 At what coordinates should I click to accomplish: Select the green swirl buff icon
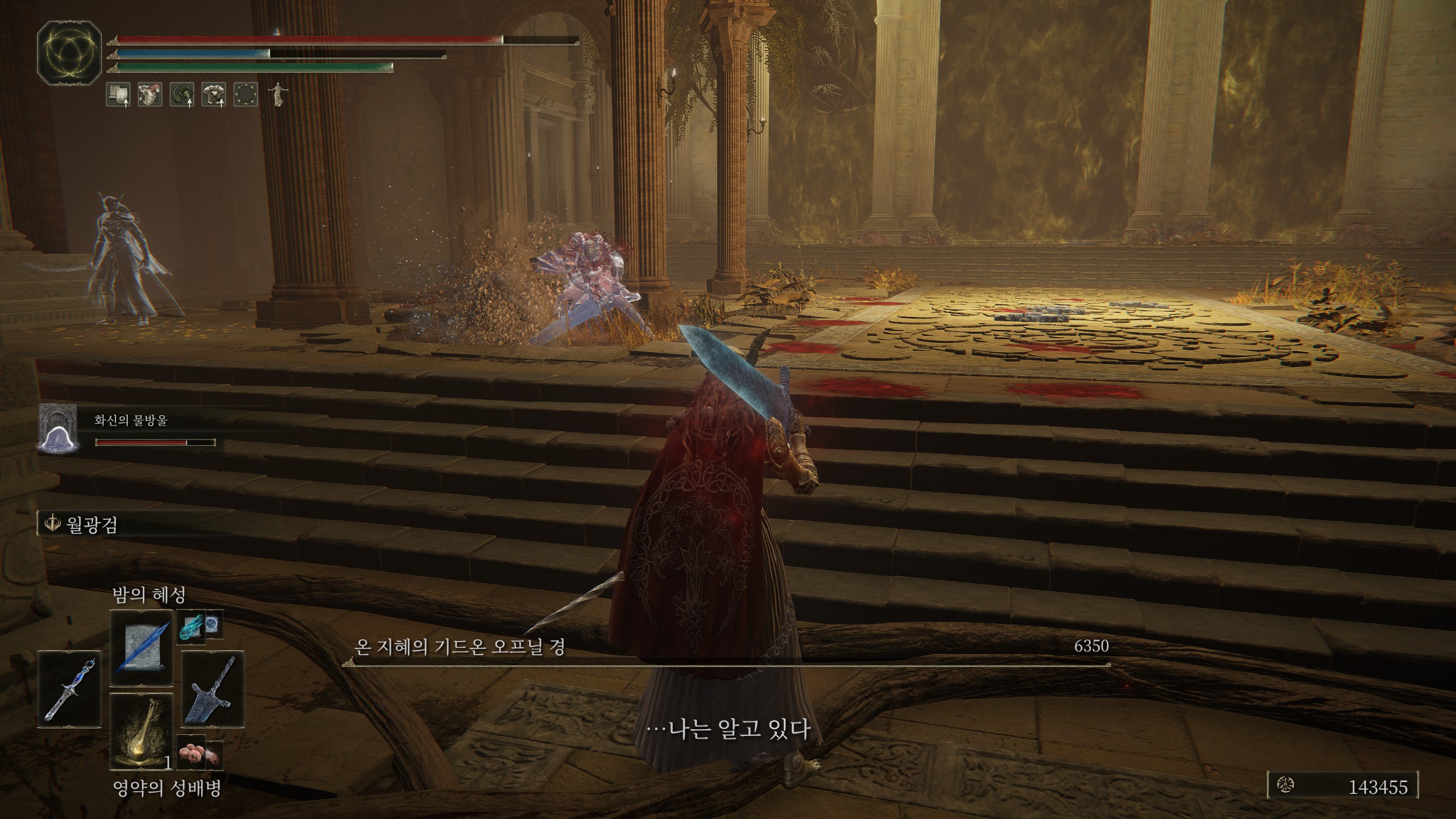coord(182,94)
